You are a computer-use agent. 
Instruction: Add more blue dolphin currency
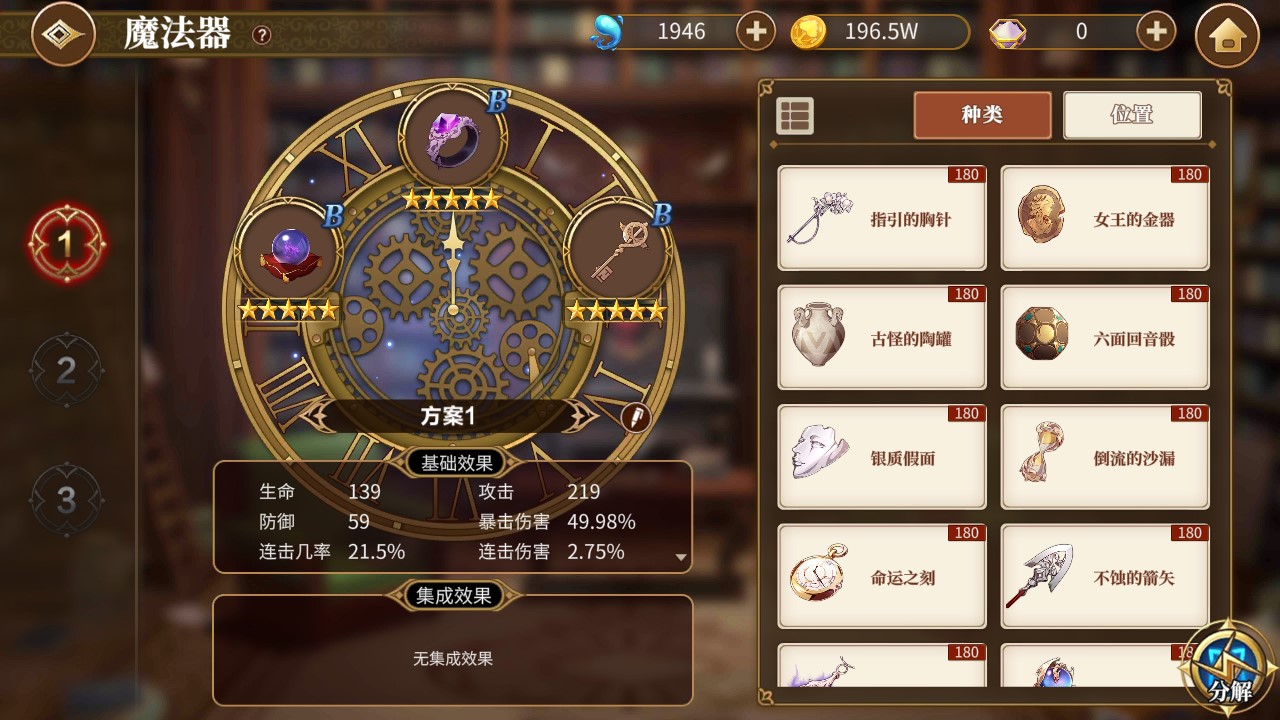pyautogui.click(x=756, y=32)
